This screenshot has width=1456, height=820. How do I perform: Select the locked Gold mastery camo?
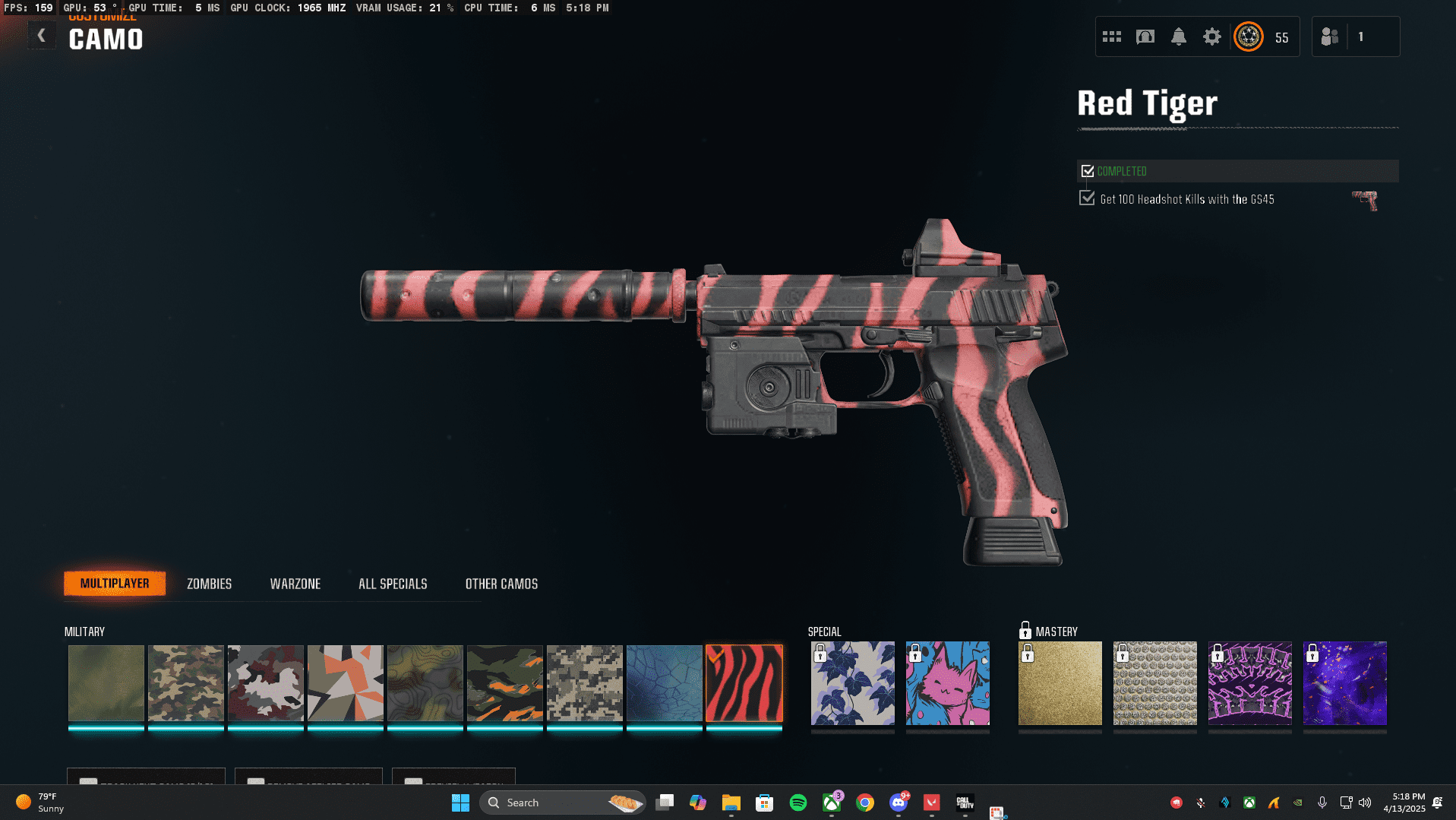(x=1060, y=683)
